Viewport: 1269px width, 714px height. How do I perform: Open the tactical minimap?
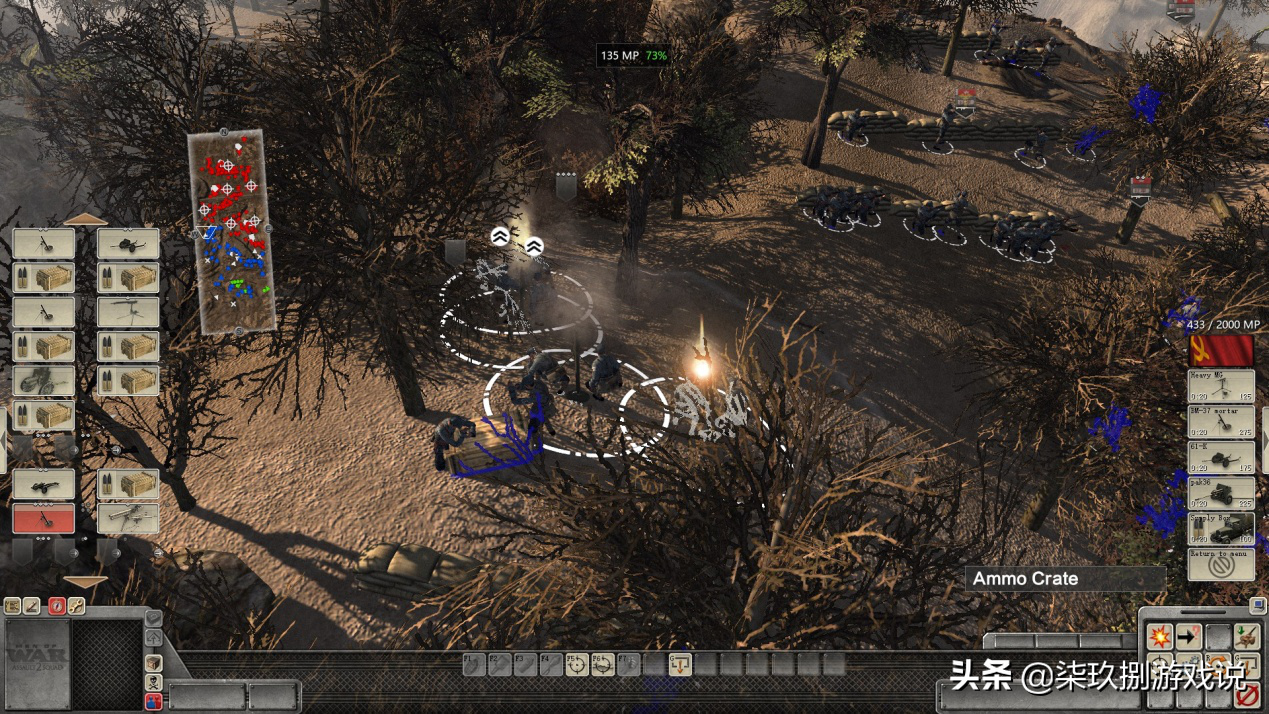(232, 231)
